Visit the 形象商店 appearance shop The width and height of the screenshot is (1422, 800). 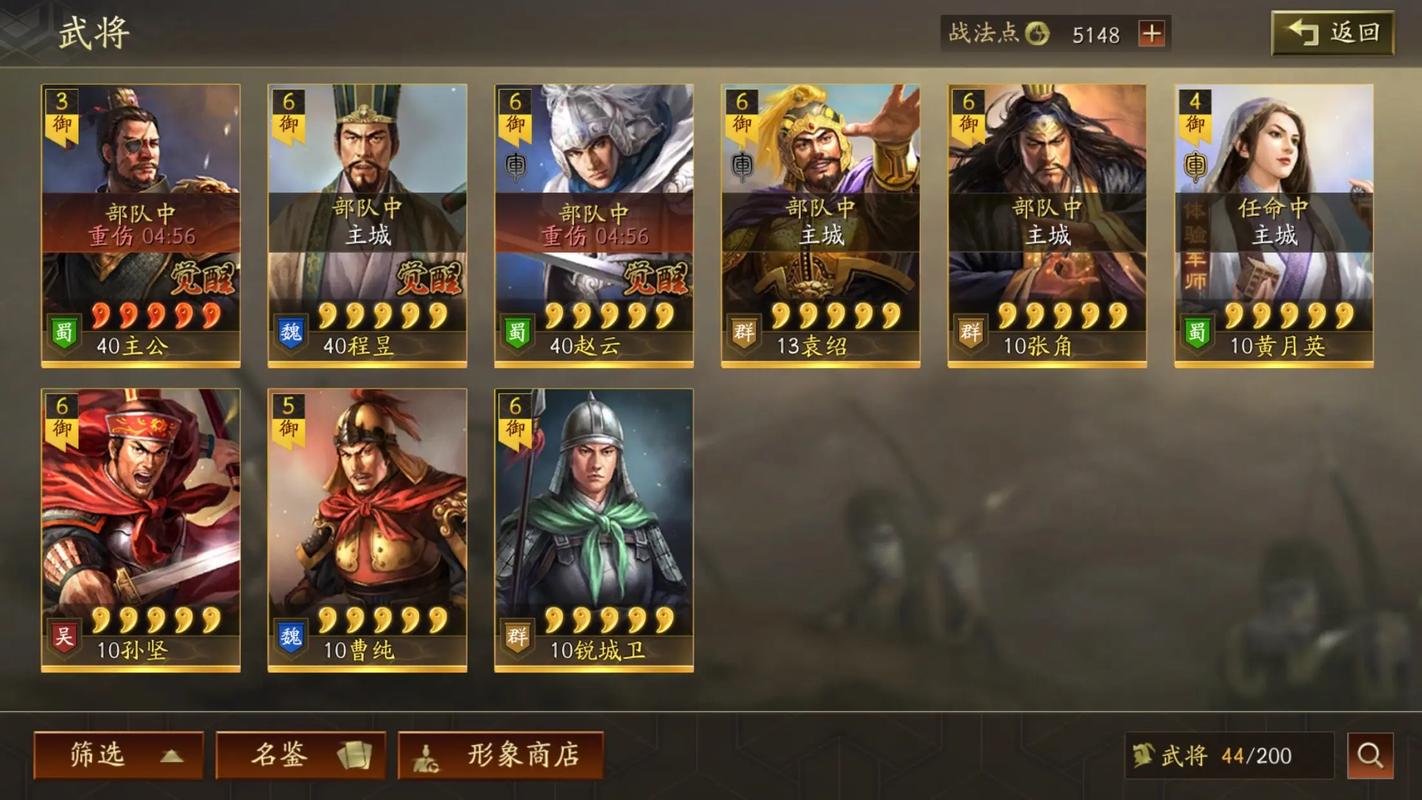(x=501, y=755)
